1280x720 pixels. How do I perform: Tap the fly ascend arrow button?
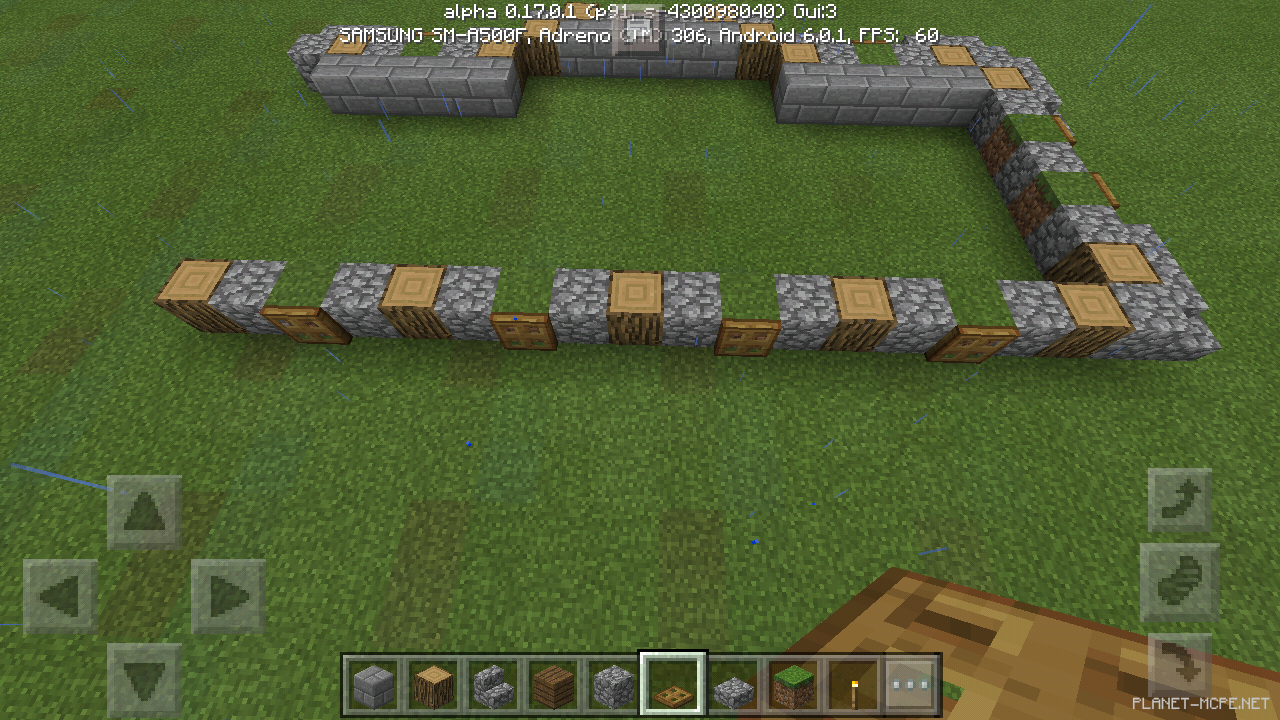[1180, 500]
